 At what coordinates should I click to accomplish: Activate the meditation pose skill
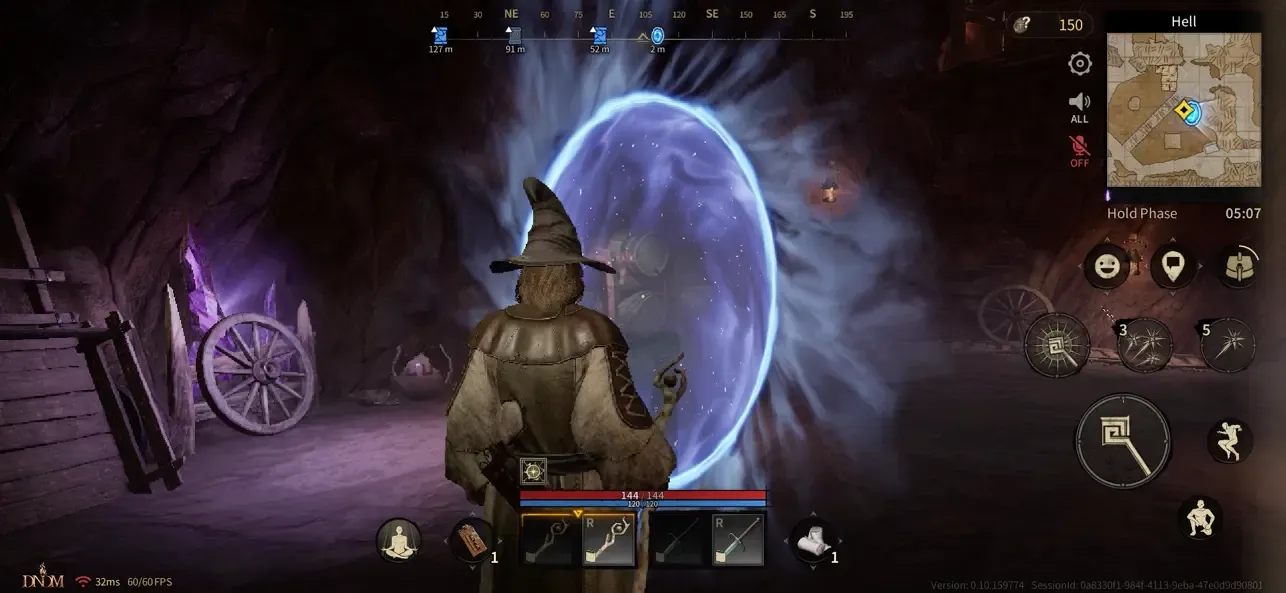pos(398,541)
